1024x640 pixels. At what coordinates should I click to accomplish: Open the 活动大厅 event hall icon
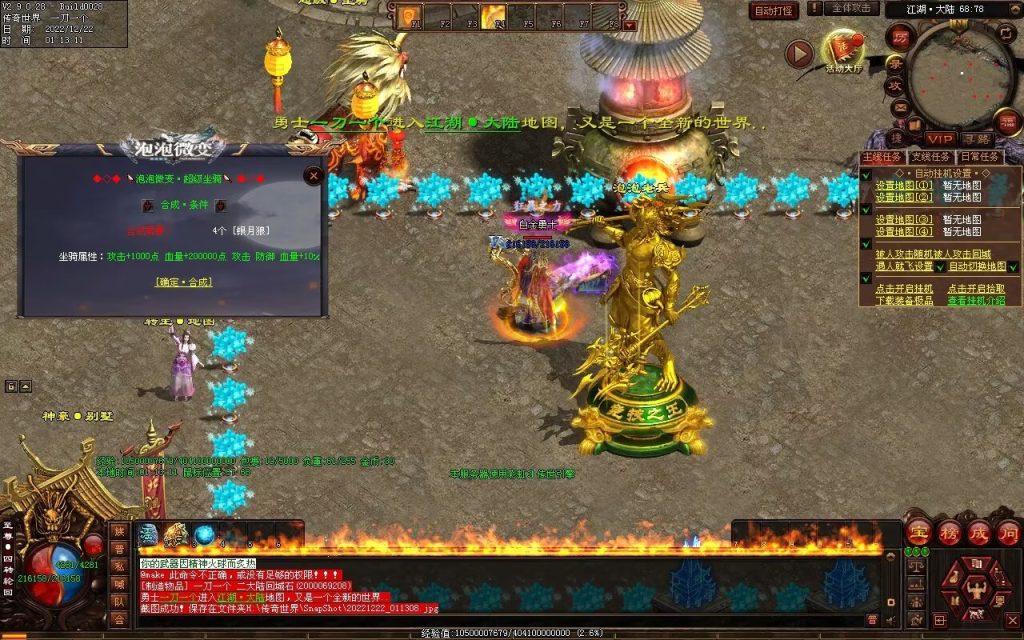click(845, 52)
